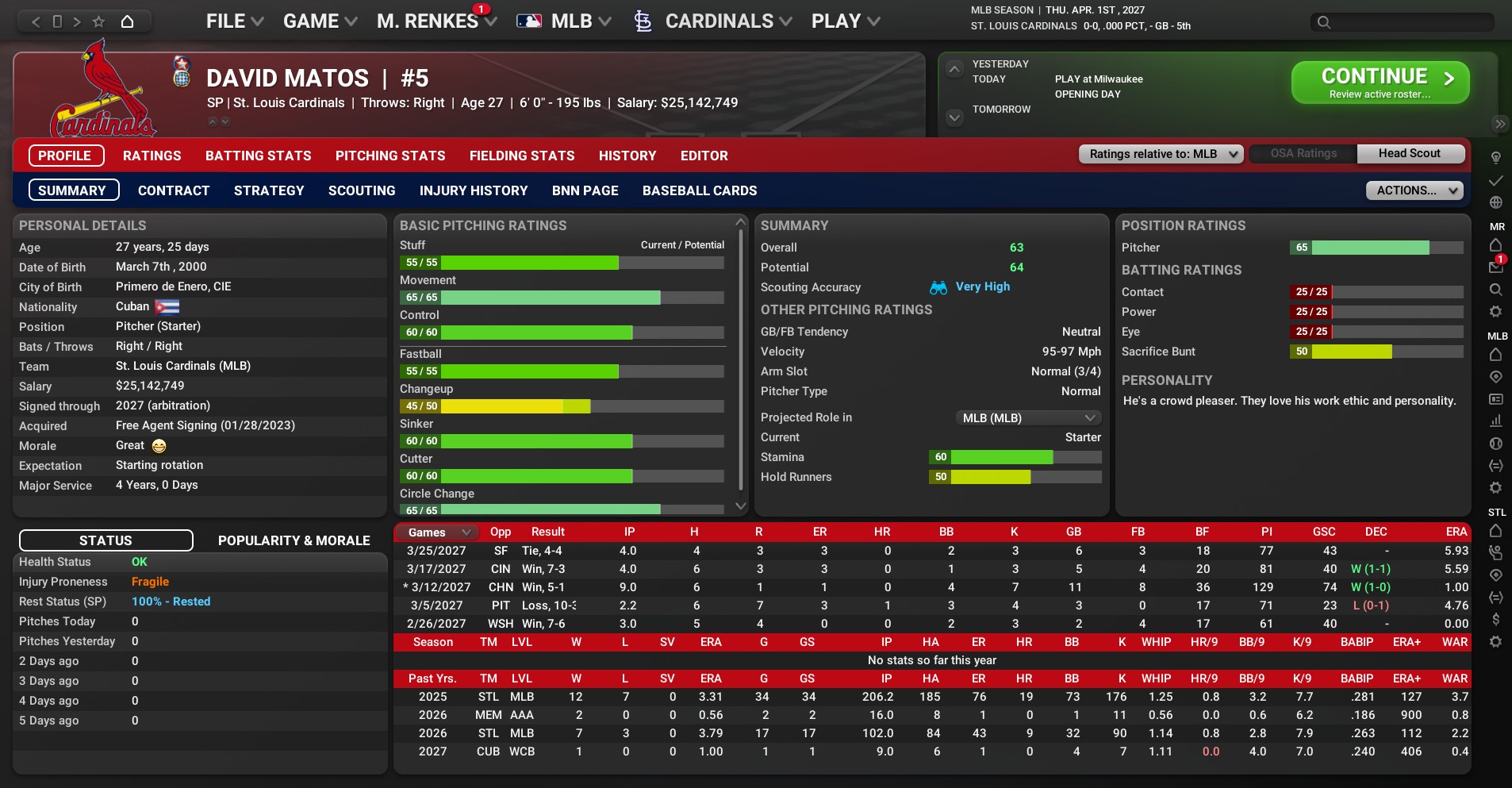Open the BASEBALL CARDS sub-tab
1512x788 pixels.
click(699, 190)
